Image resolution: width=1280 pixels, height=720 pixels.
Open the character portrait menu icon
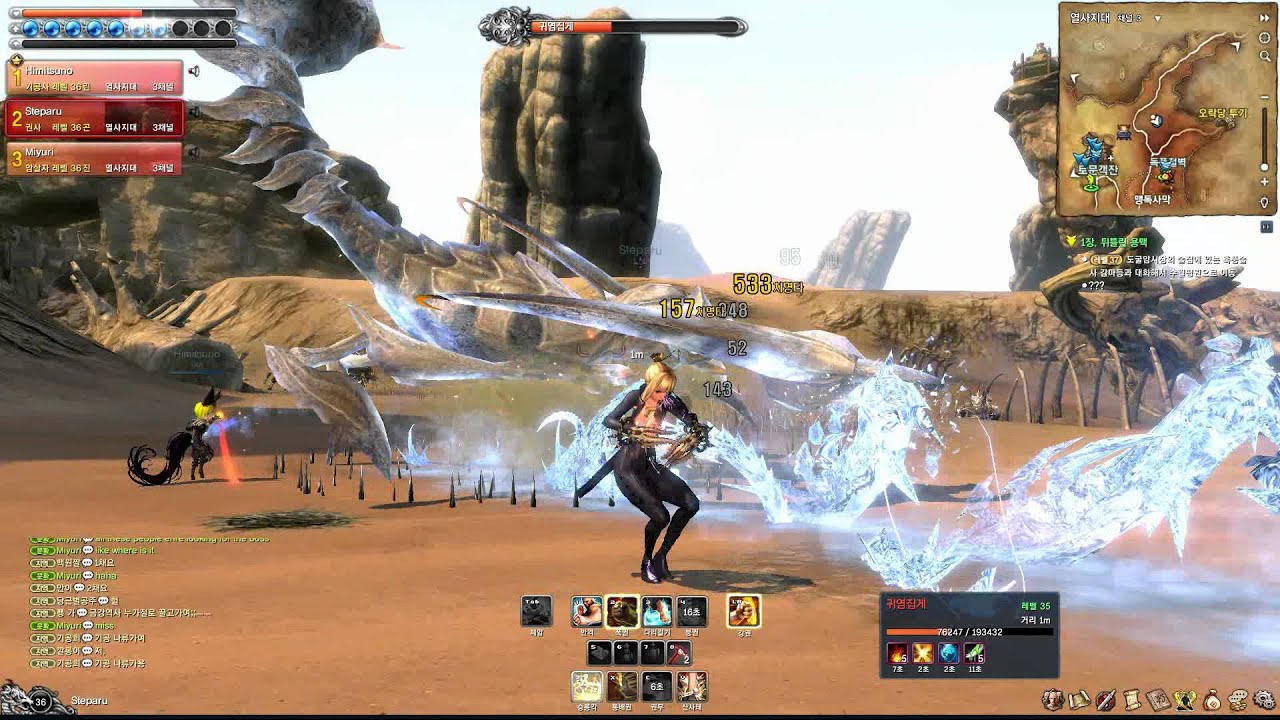[x=1051, y=699]
